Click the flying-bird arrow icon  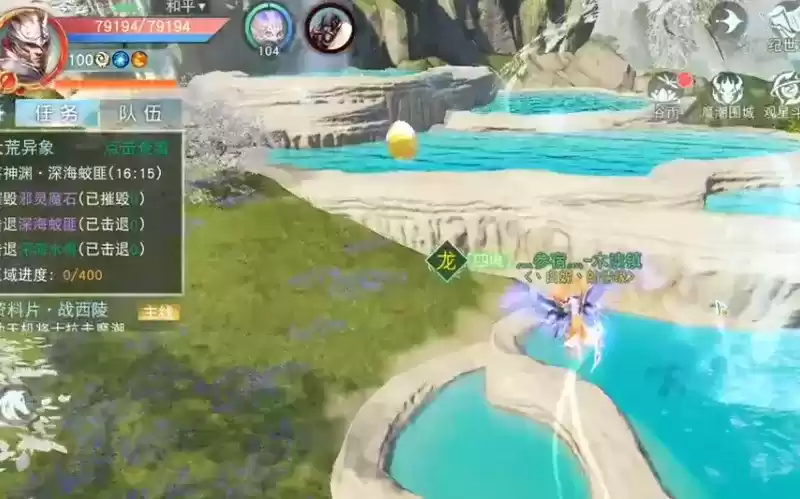pyautogui.click(x=728, y=20)
